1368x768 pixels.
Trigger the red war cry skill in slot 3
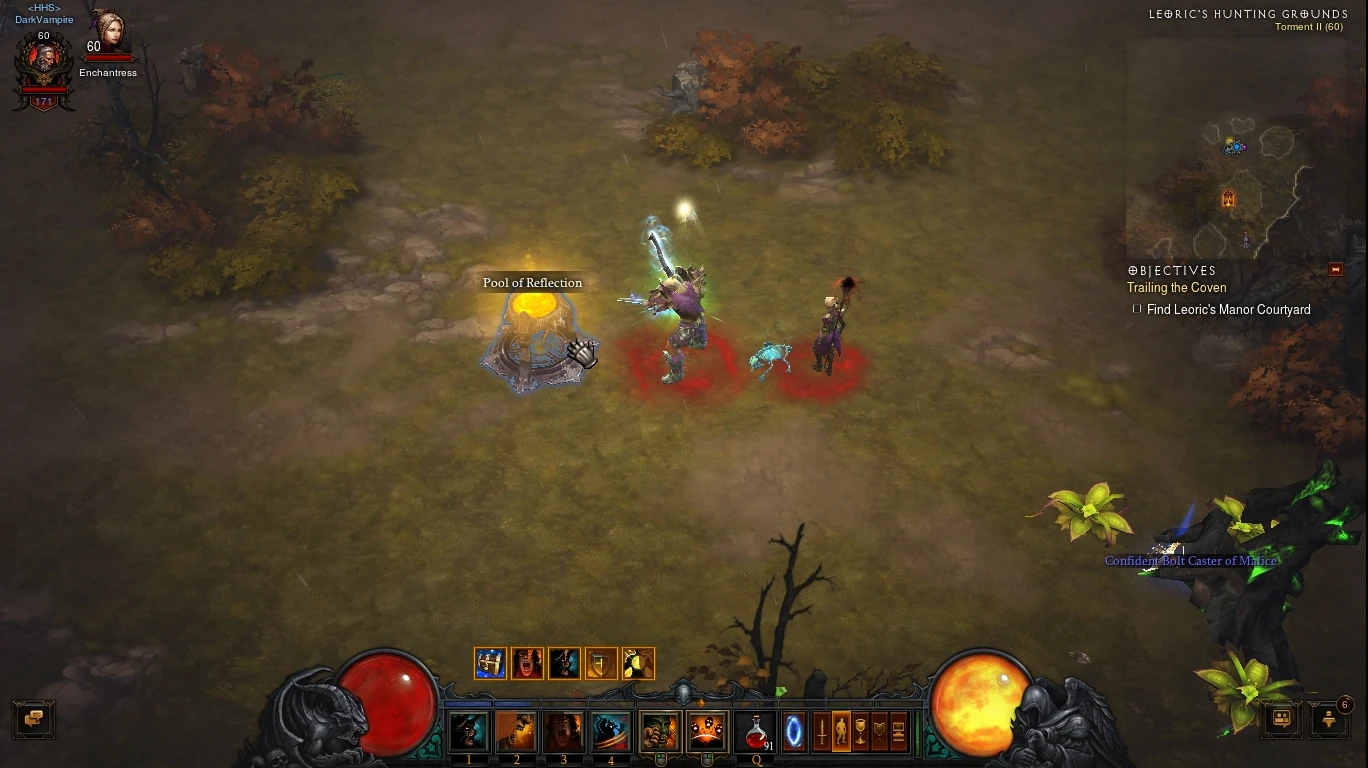click(563, 732)
